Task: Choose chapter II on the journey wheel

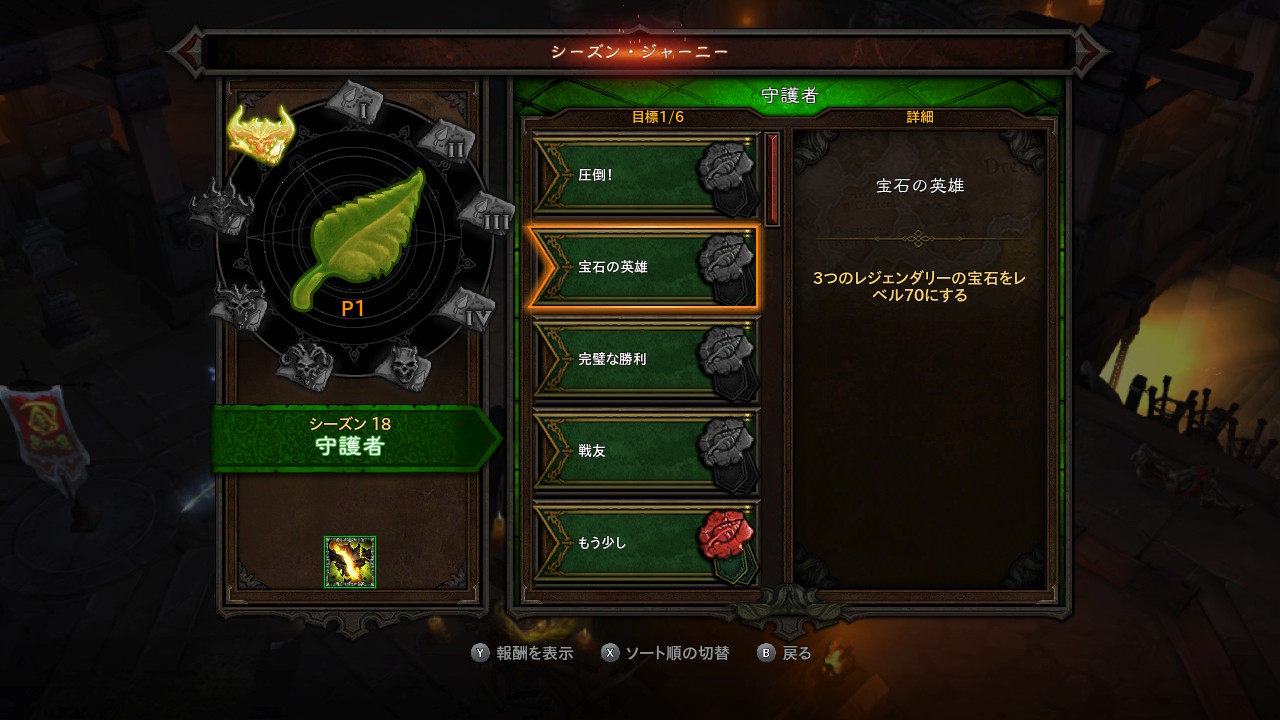Action: [x=445, y=141]
